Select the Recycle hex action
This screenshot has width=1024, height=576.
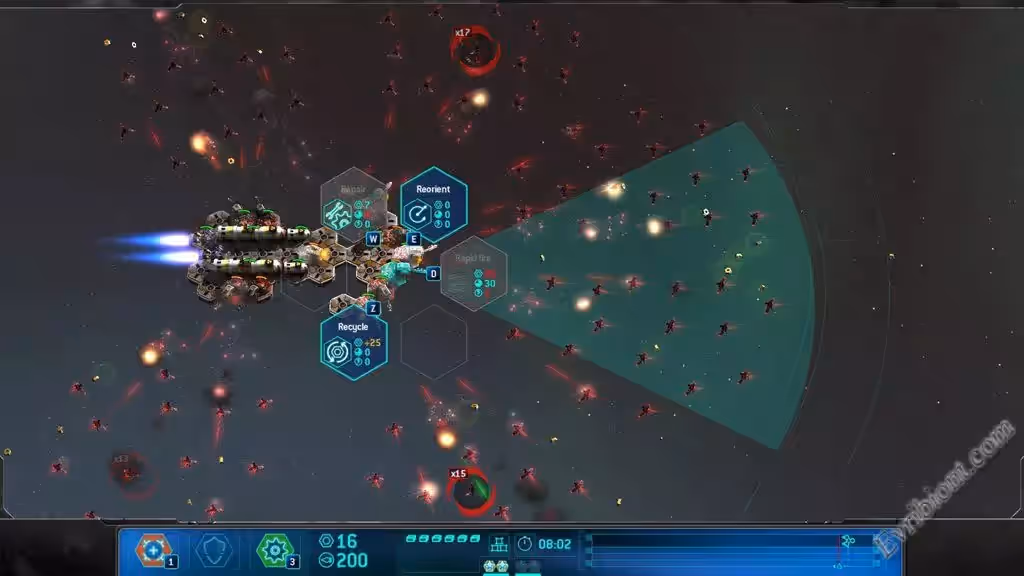coord(353,343)
